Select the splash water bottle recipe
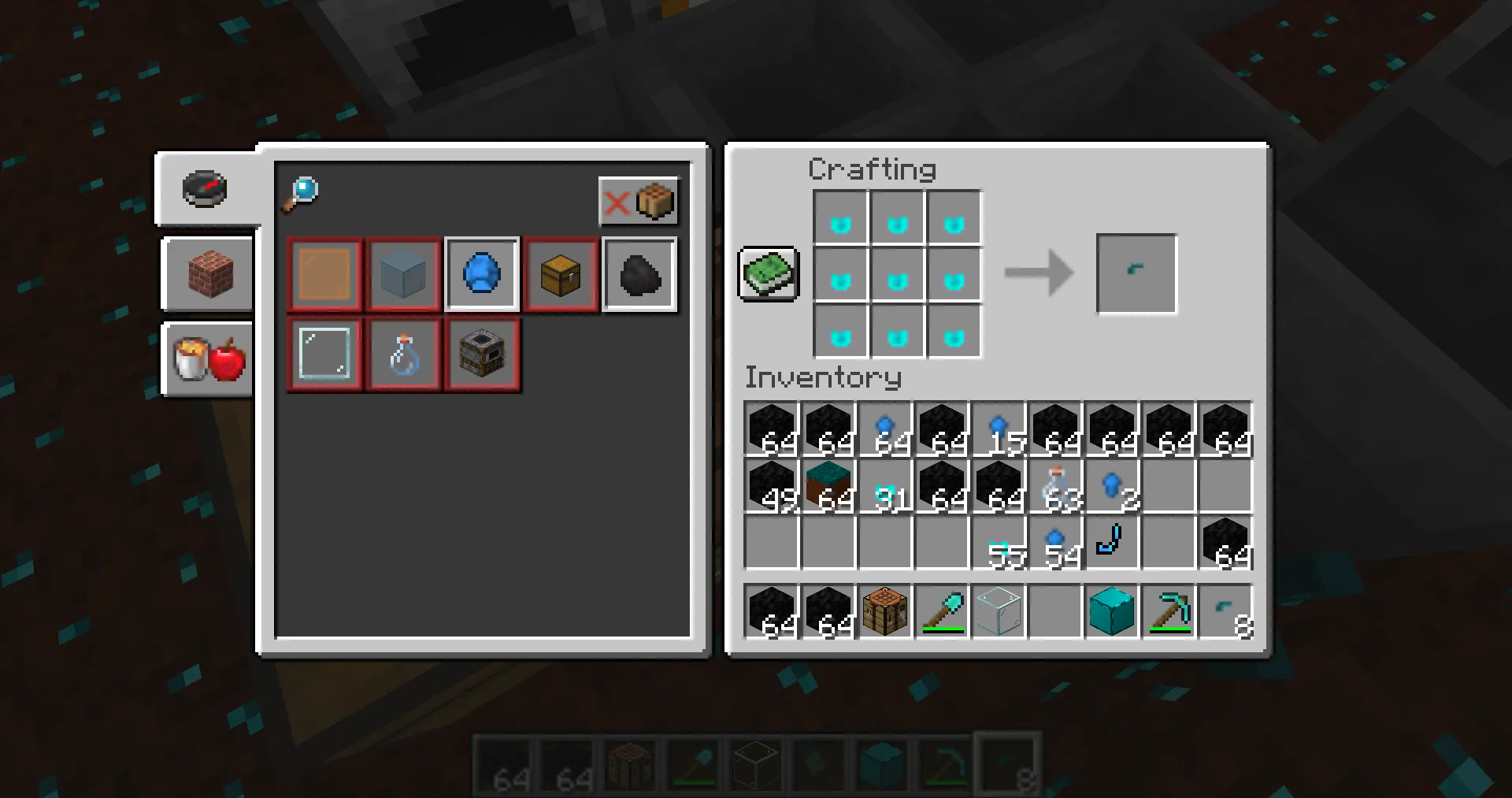1512x798 pixels. click(x=402, y=354)
